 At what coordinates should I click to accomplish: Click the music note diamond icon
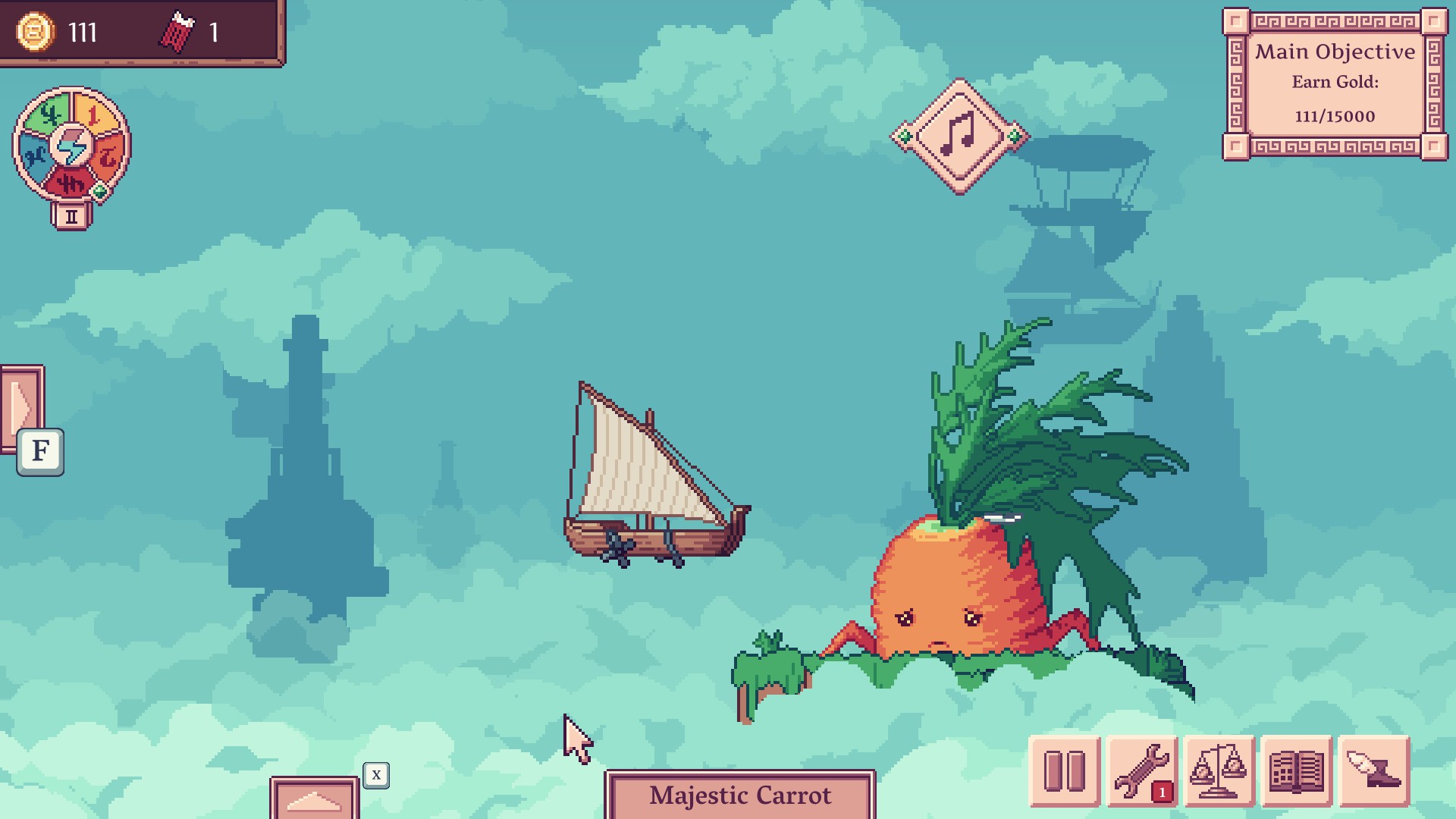coord(959,136)
